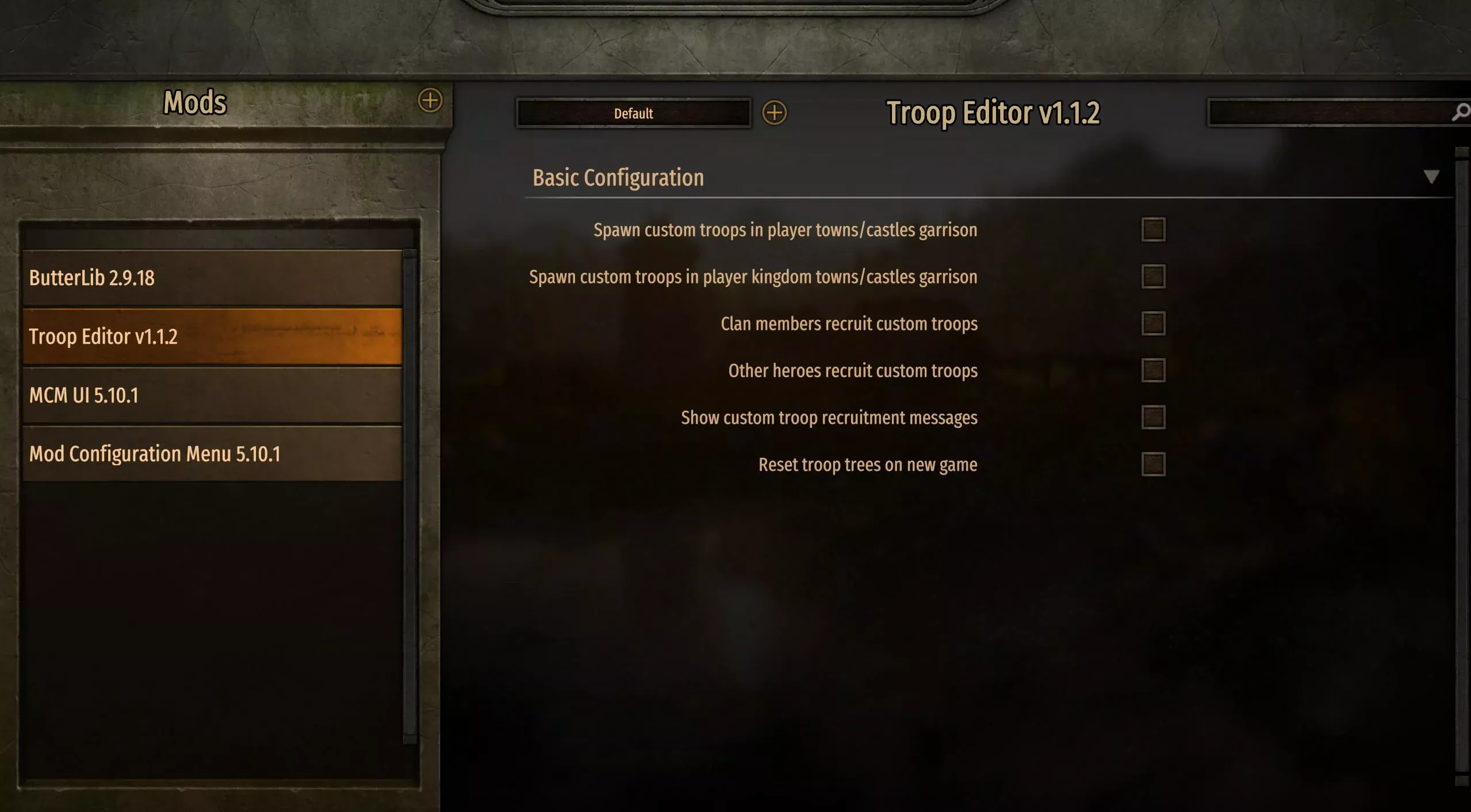Select the Troop Editor v1.1.2 mod entry
This screenshot has height=812, width=1471.
point(212,336)
